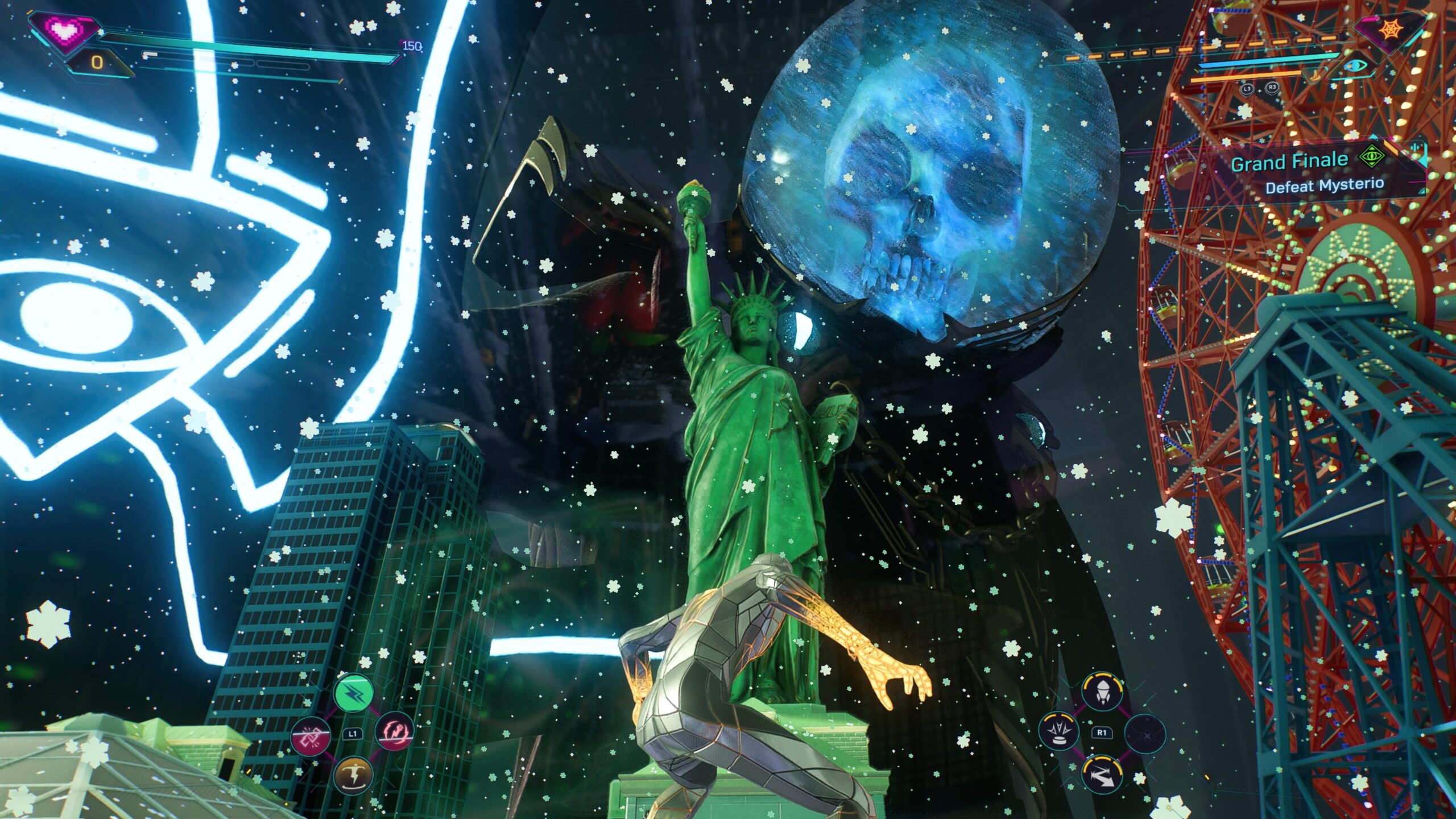Image resolution: width=1456 pixels, height=819 pixels.
Task: Click the green eye emblem beside Grand Finale
Action: pyautogui.click(x=1372, y=155)
